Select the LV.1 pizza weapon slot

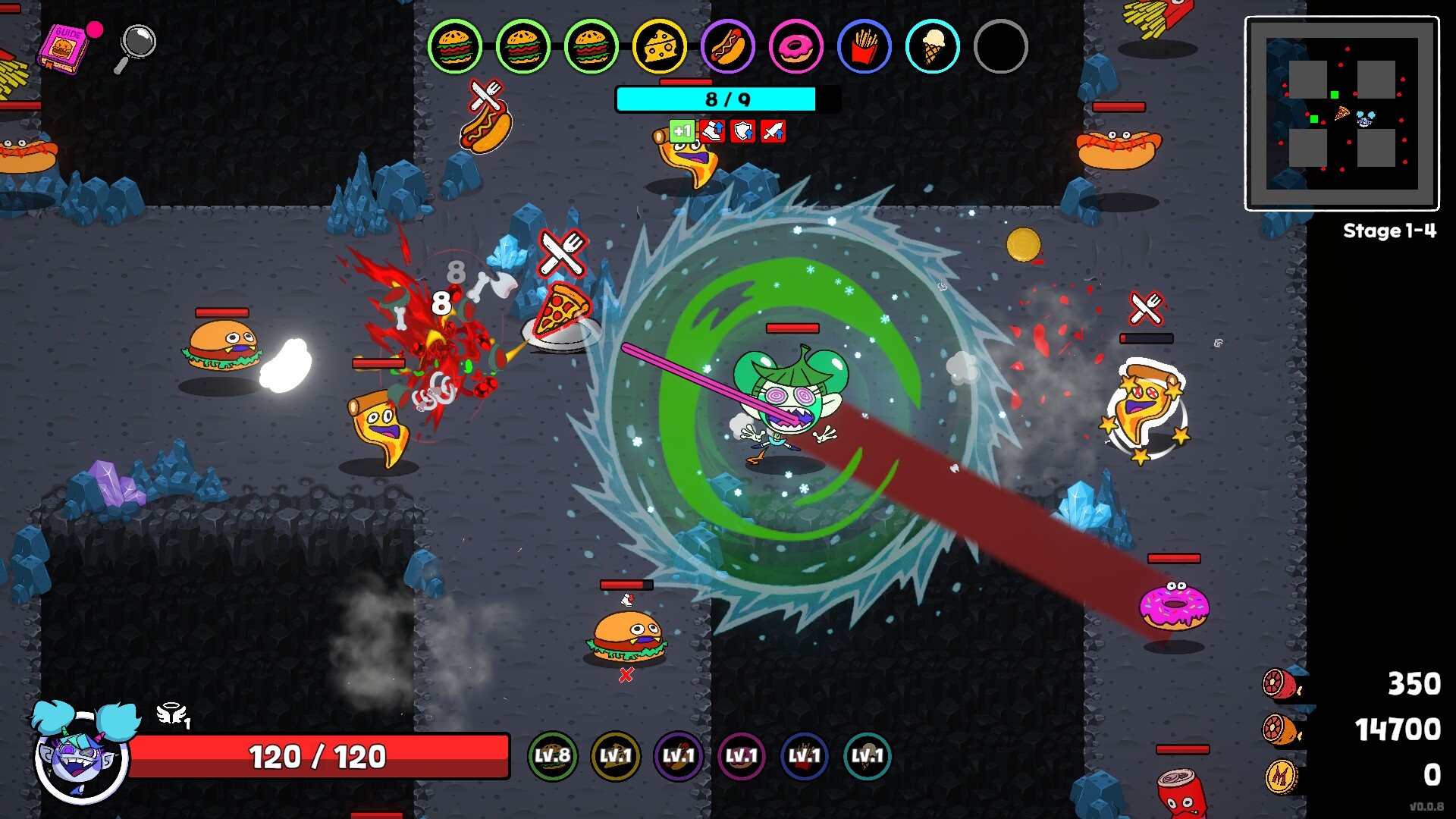click(617, 756)
